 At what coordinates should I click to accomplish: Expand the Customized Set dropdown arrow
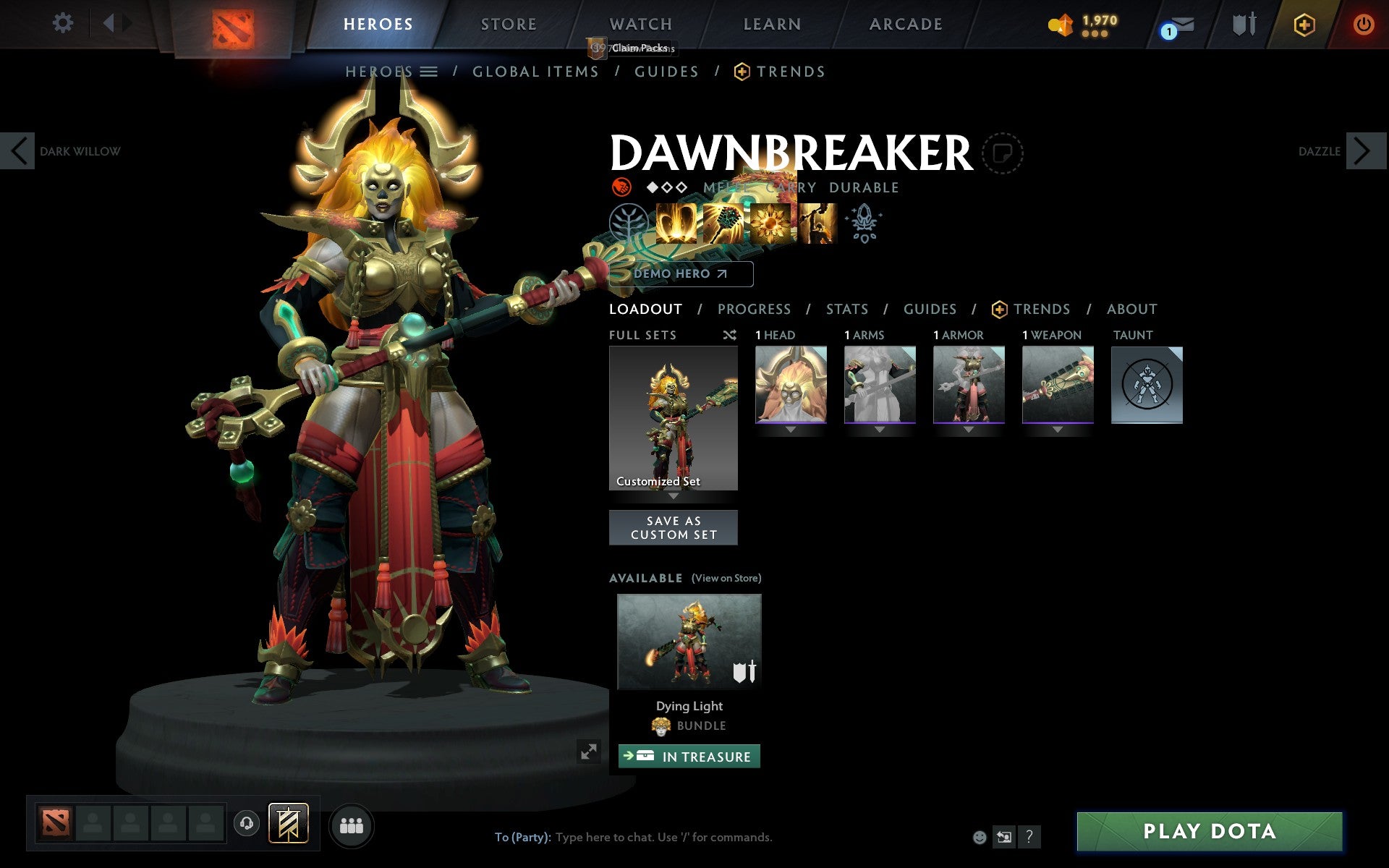click(x=674, y=497)
